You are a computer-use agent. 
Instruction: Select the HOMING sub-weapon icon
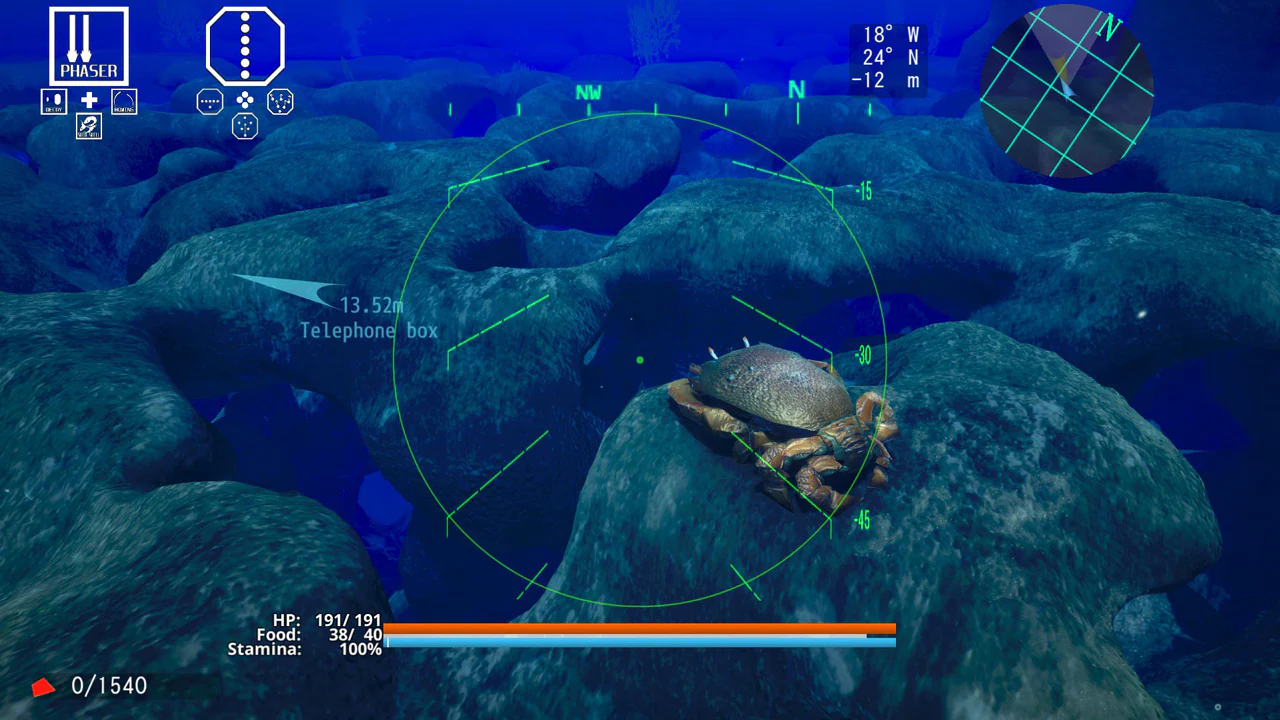[124, 100]
